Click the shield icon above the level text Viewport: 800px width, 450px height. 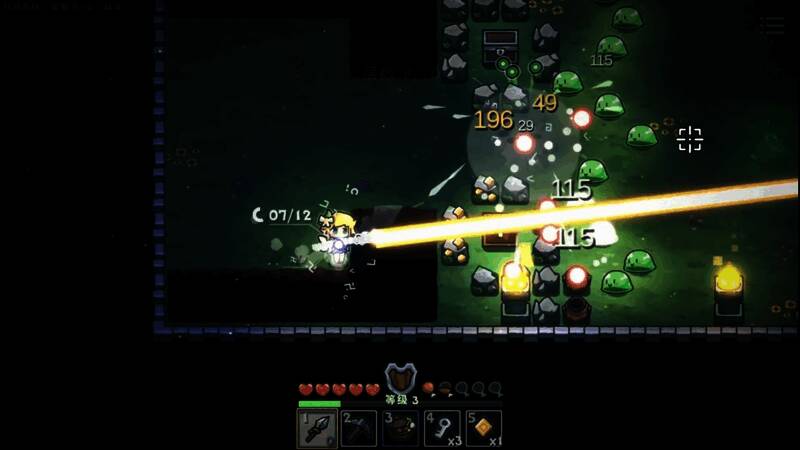tap(400, 379)
